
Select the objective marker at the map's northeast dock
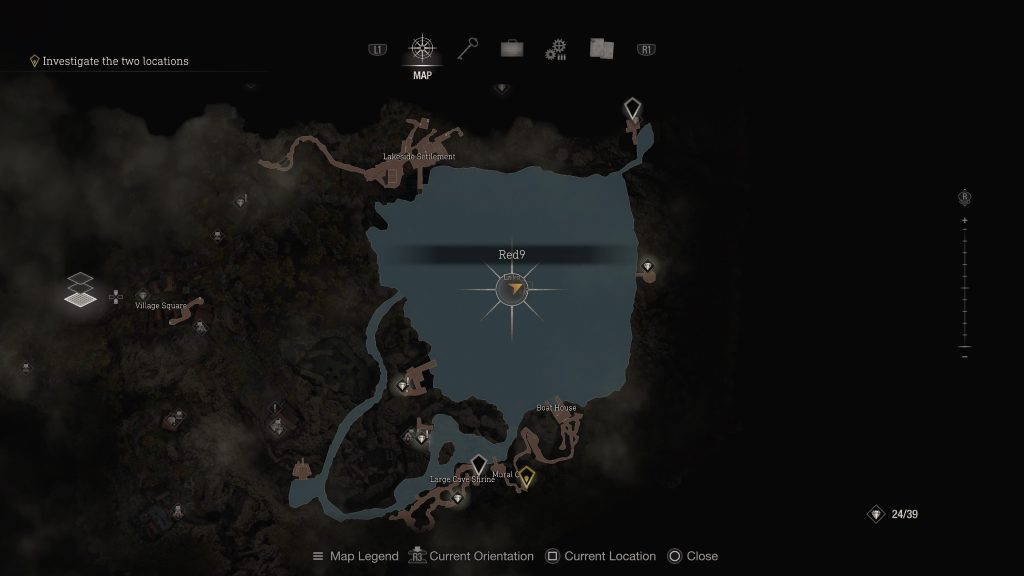(632, 108)
